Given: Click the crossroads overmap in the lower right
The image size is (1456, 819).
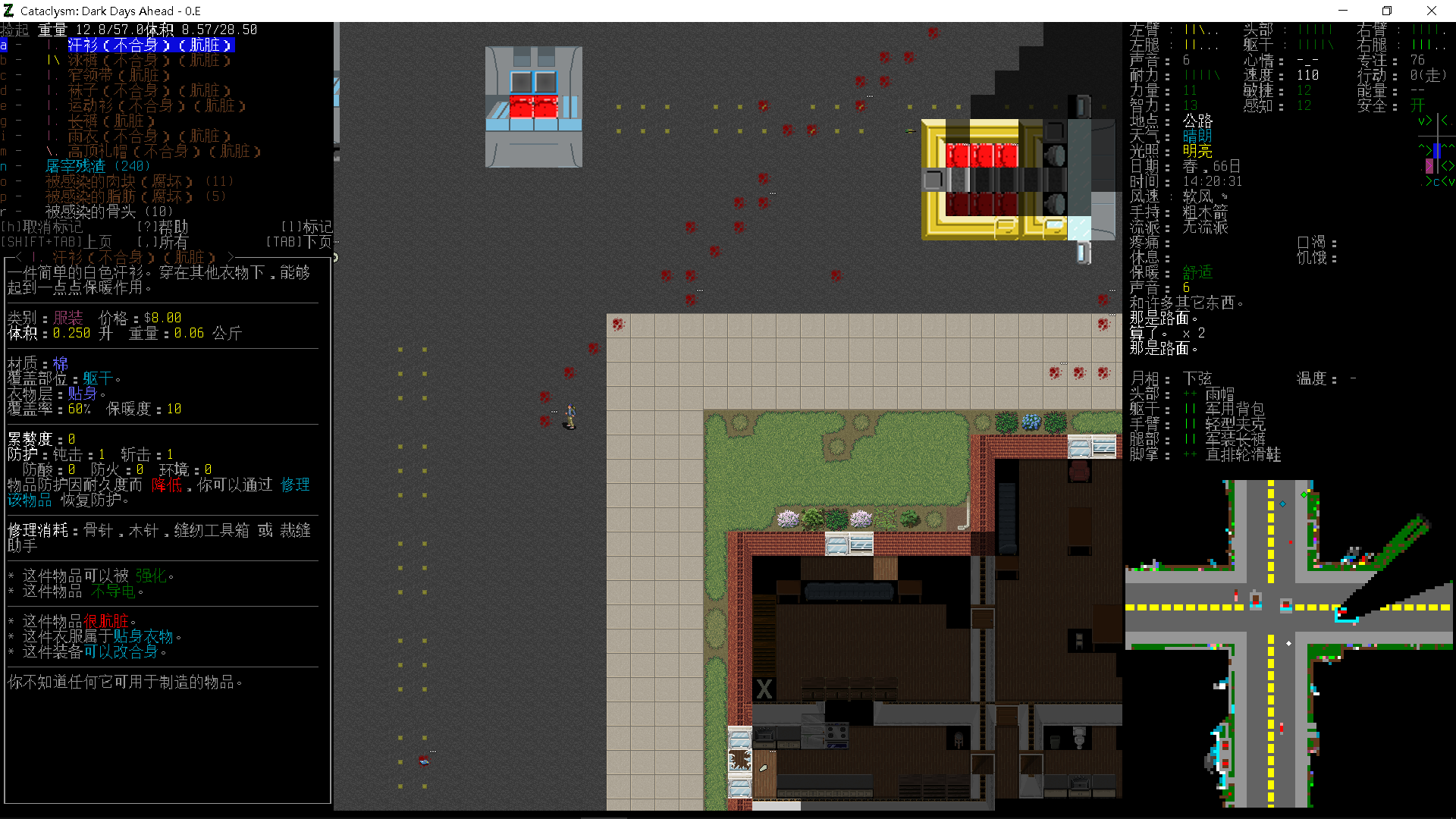Looking at the screenshot, I should point(1270,607).
